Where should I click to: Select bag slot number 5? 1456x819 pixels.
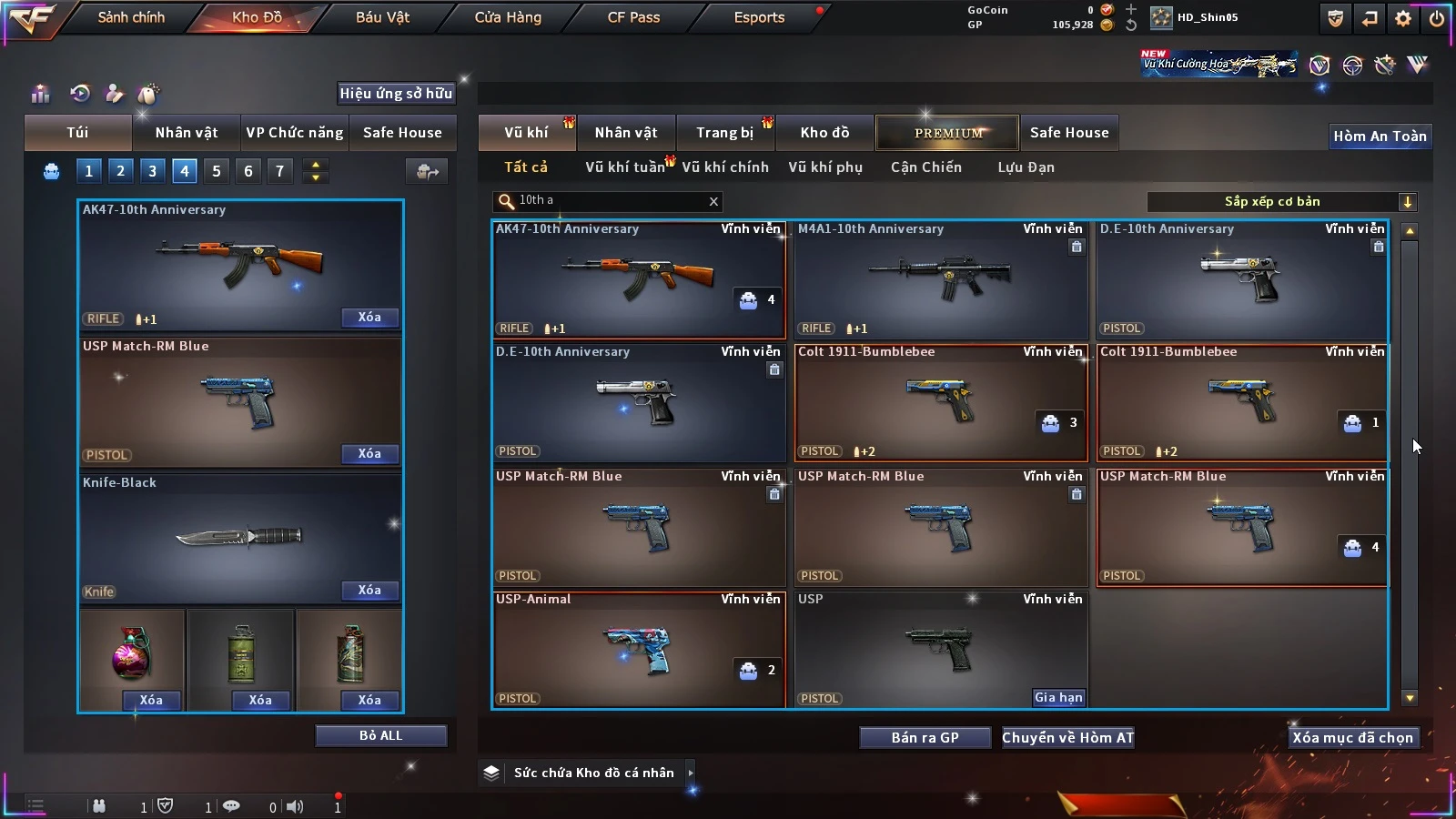pos(217,170)
